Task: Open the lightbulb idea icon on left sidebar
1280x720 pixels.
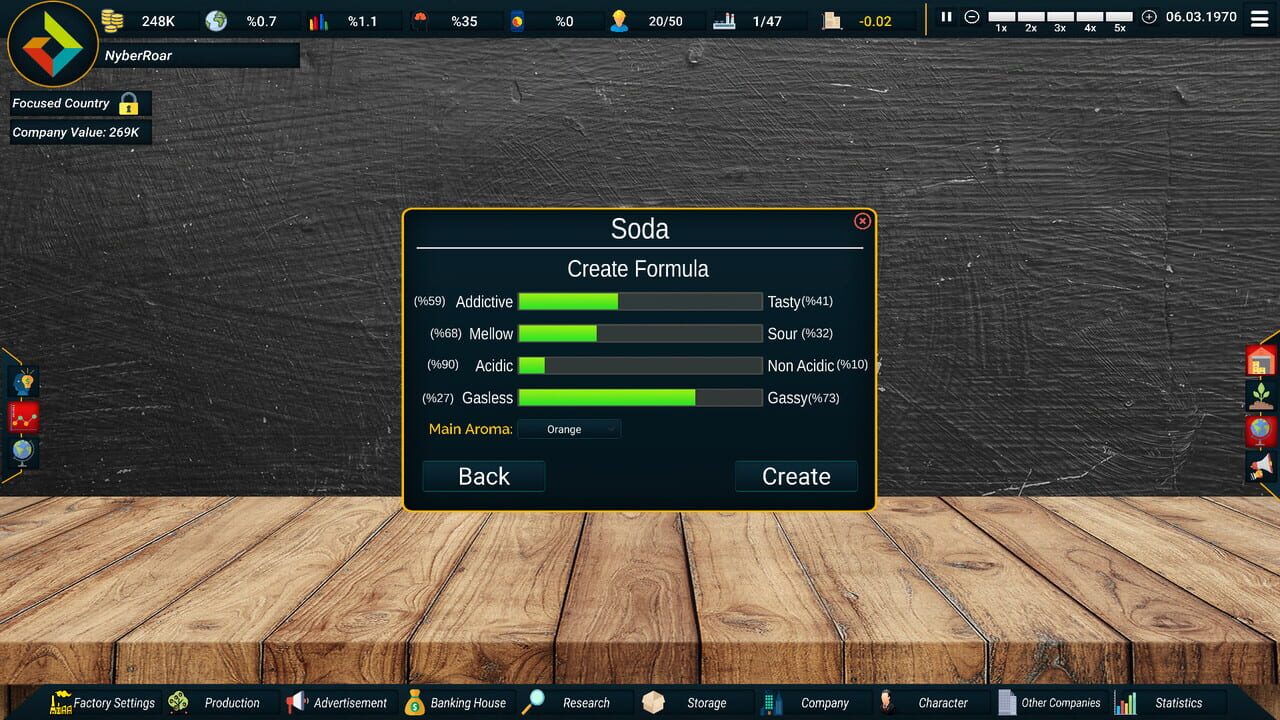Action: pos(22,382)
